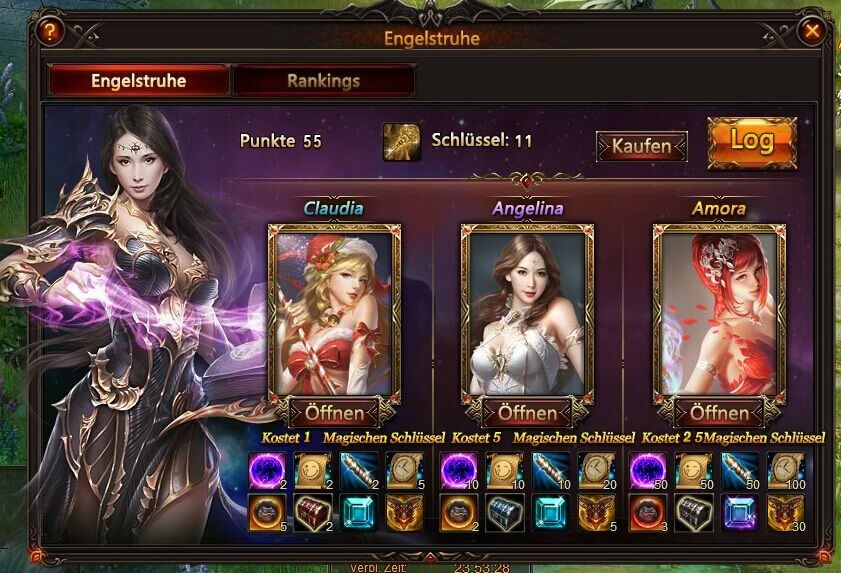841x573 pixels.
Task: Select the Engelstruhe tab
Action: tap(139, 81)
